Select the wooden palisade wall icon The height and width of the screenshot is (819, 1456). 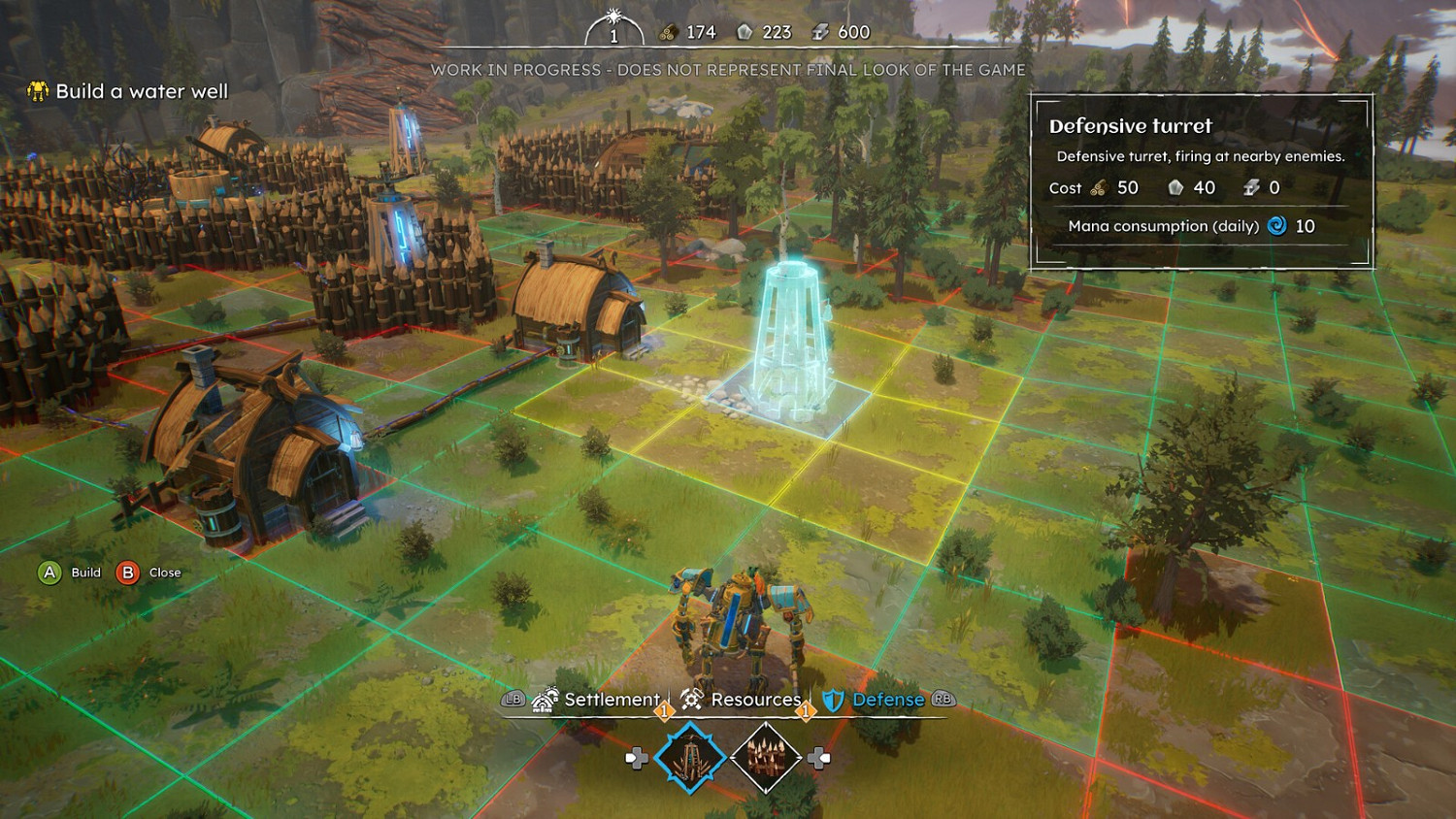click(767, 755)
